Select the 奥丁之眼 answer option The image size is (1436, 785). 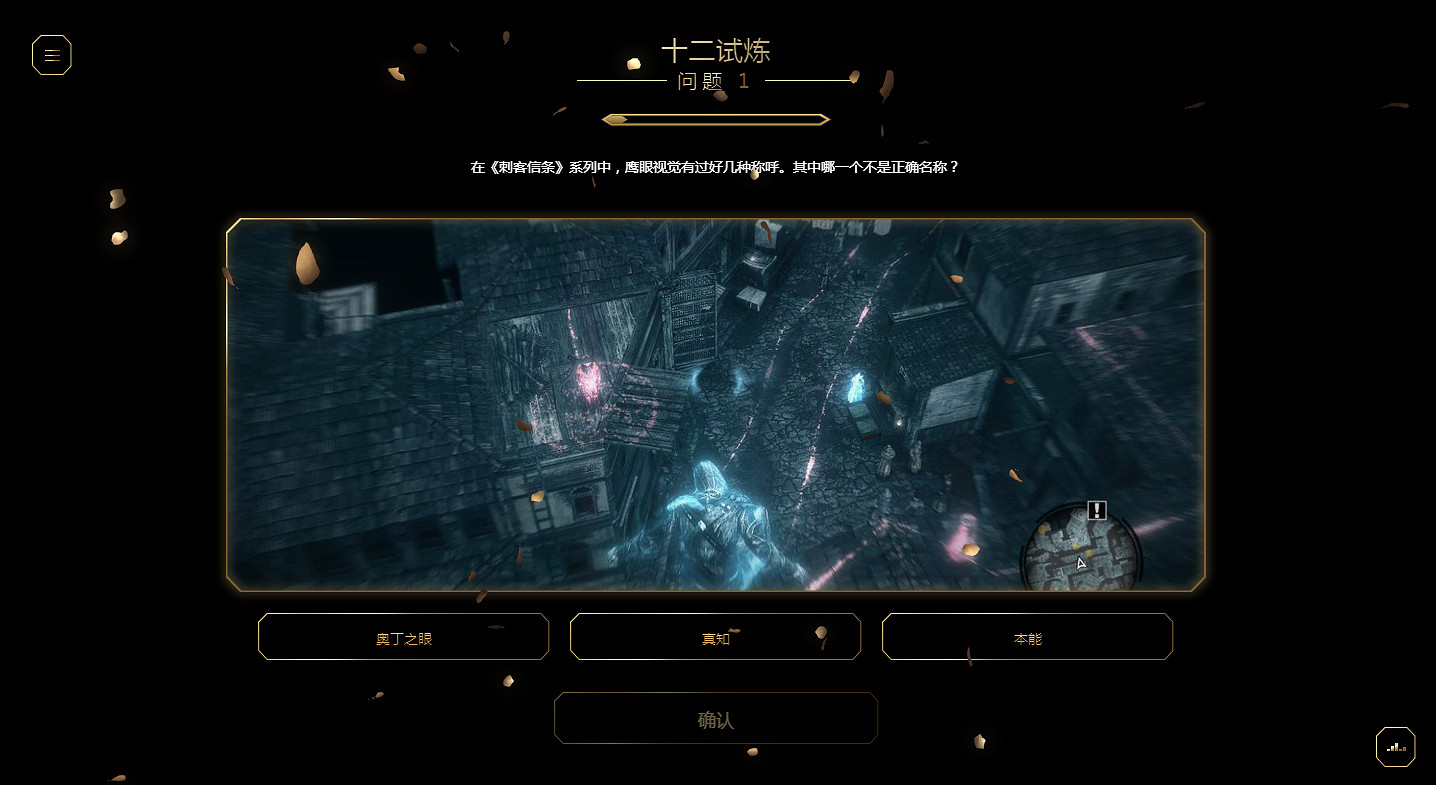tap(403, 637)
